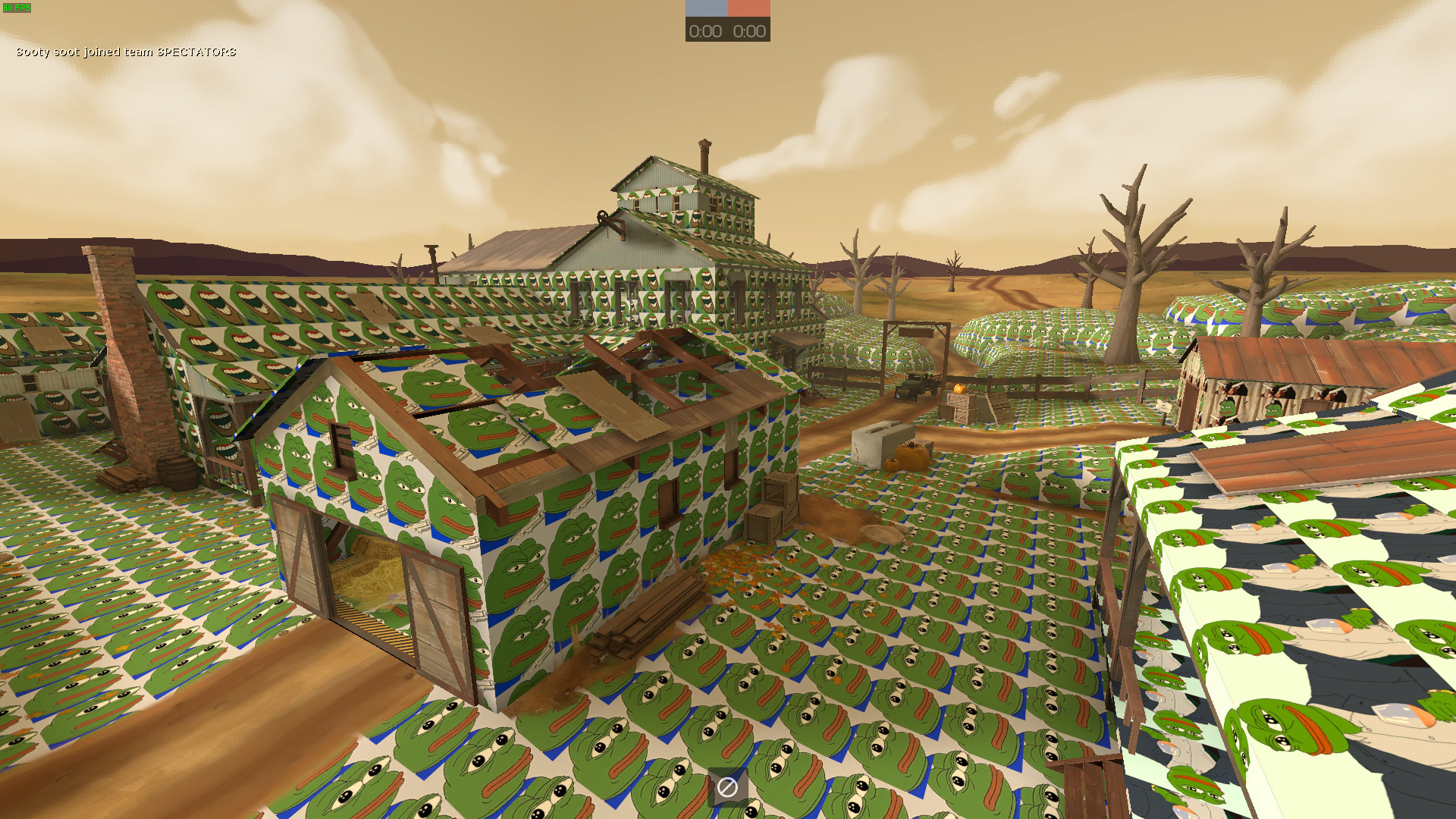Click the left 0:00 round timer
This screenshot has width=1456, height=819.
point(705,31)
